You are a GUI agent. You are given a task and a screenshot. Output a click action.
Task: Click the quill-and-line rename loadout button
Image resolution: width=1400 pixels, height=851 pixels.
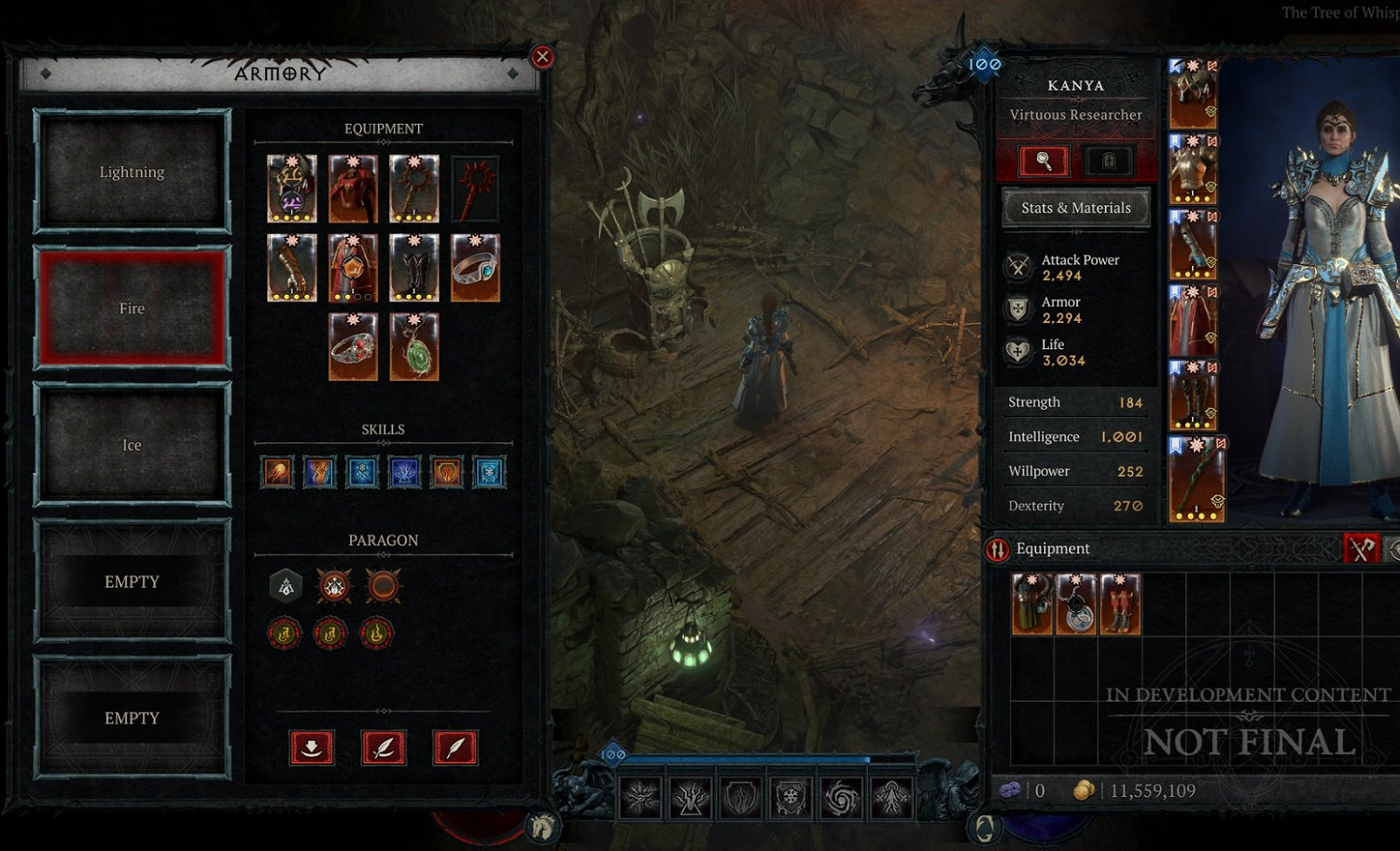(384, 747)
